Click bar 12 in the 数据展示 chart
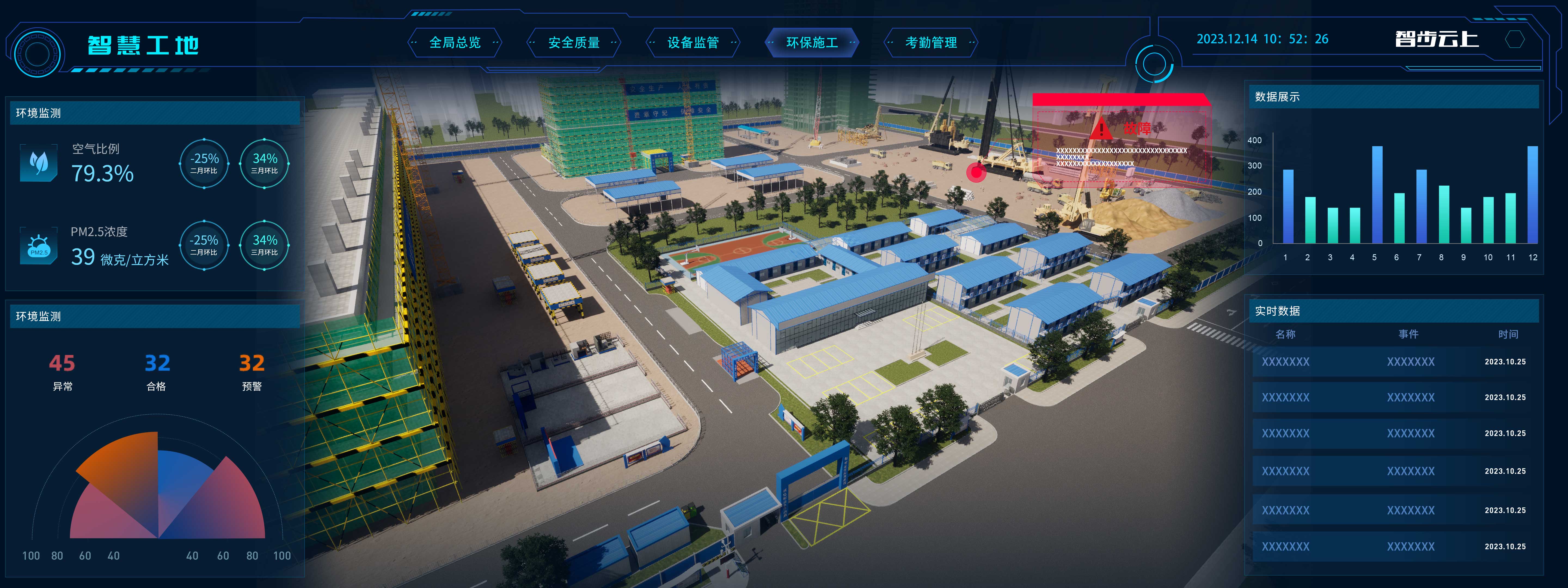Viewport: 1568px width, 588px height. (x=1532, y=195)
